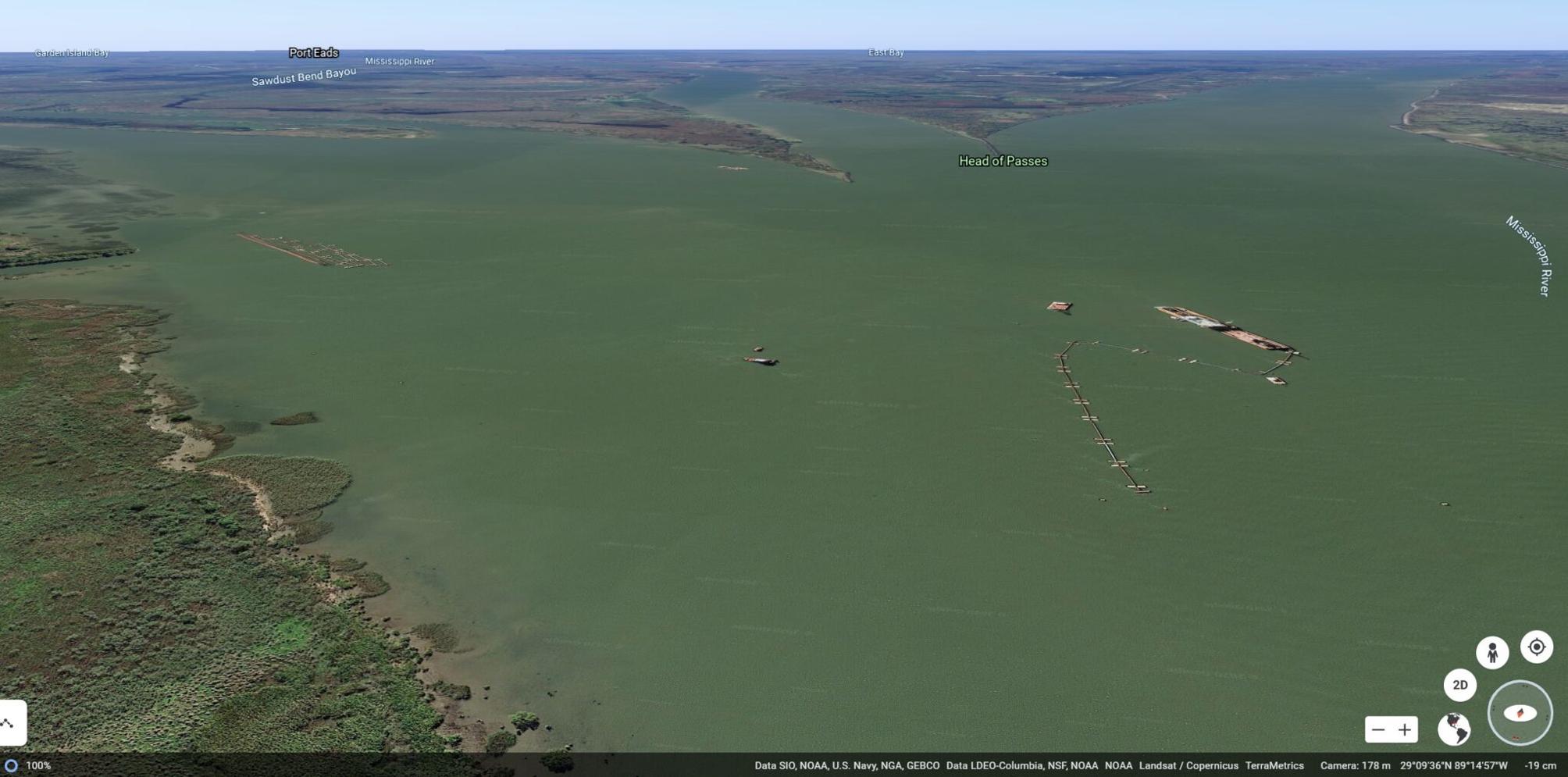
Task: Select the East Bay label
Action: coord(886,52)
